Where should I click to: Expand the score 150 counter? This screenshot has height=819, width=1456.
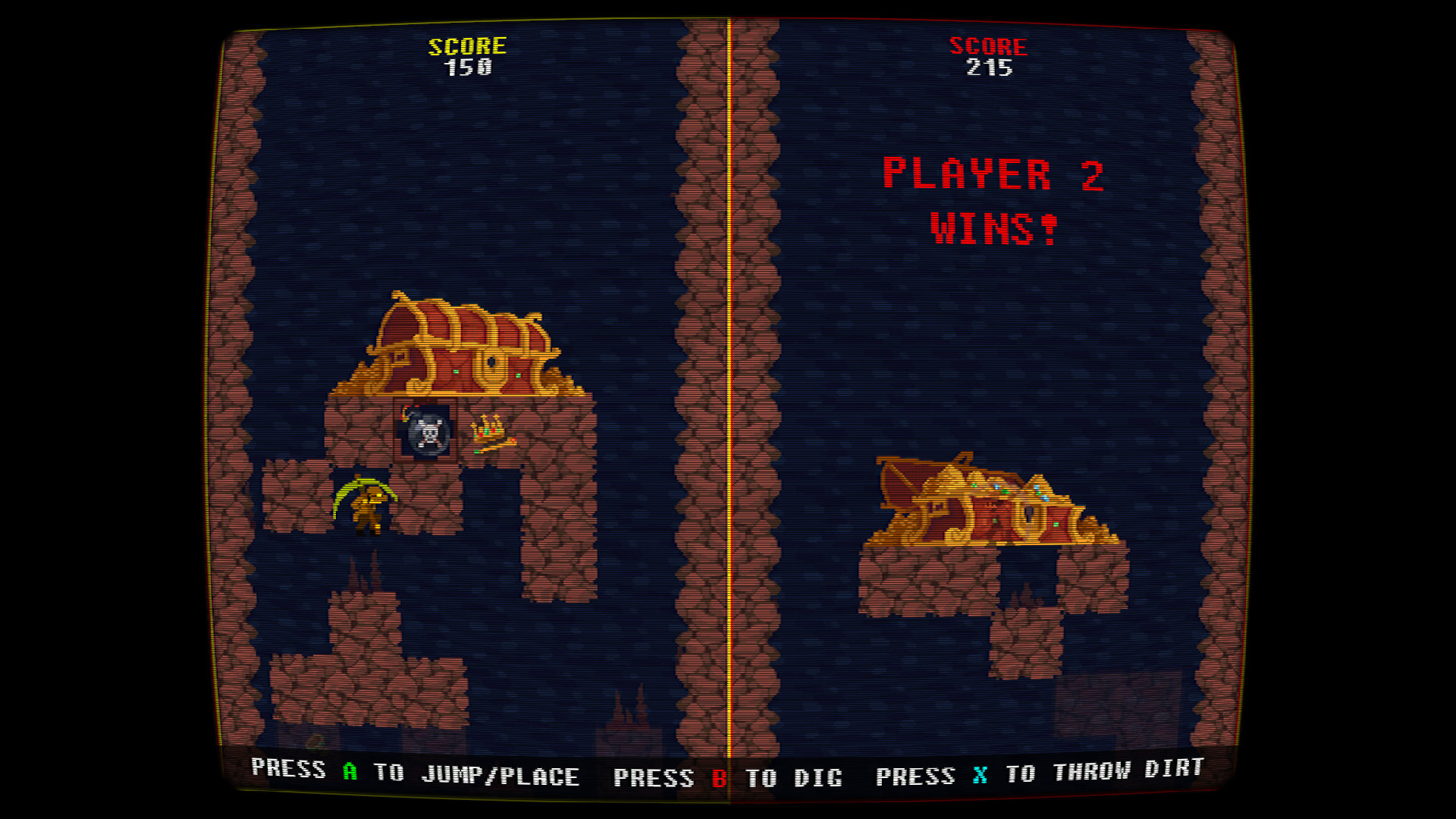pyautogui.click(x=468, y=68)
